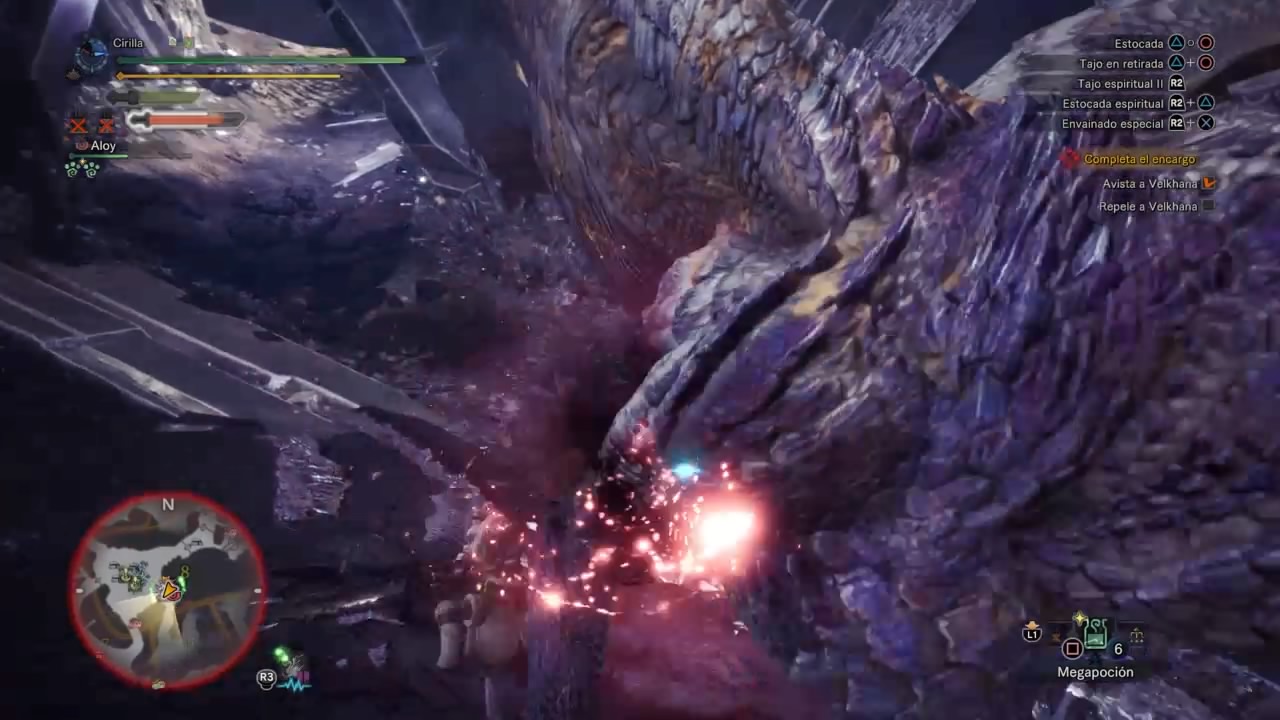
Task: Click the radial menu icon right of Megapoción
Action: point(1136,634)
